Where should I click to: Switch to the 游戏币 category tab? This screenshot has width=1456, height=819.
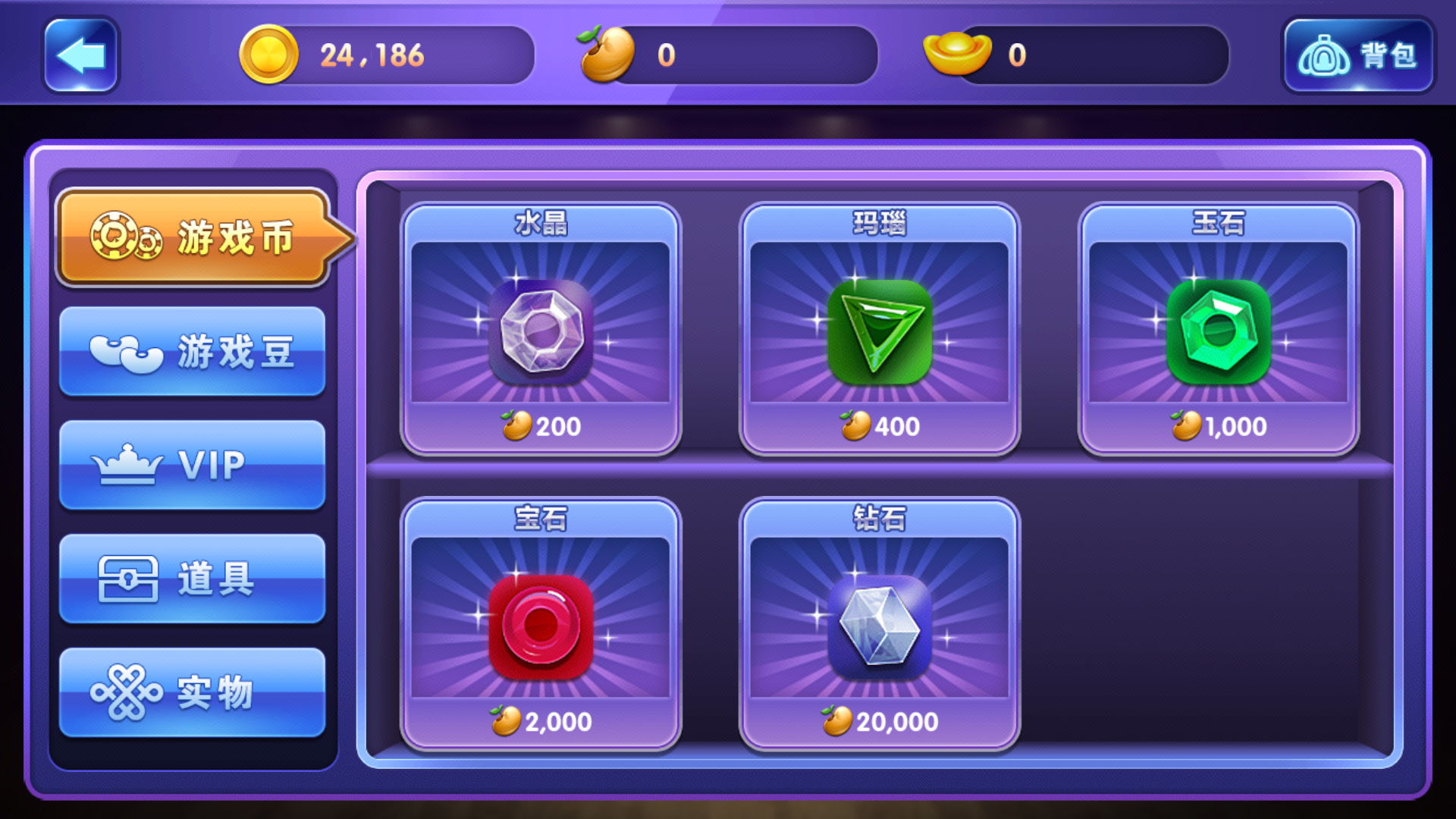(193, 237)
